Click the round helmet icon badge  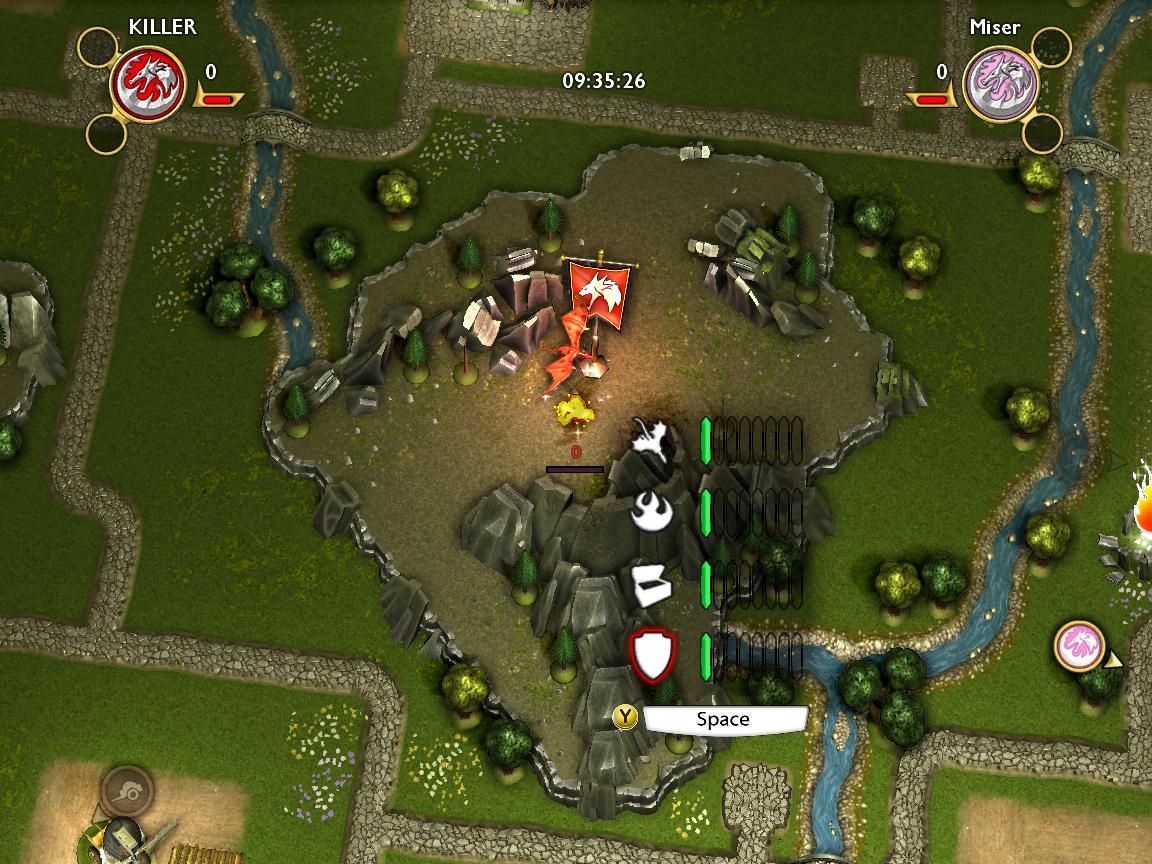click(x=126, y=791)
